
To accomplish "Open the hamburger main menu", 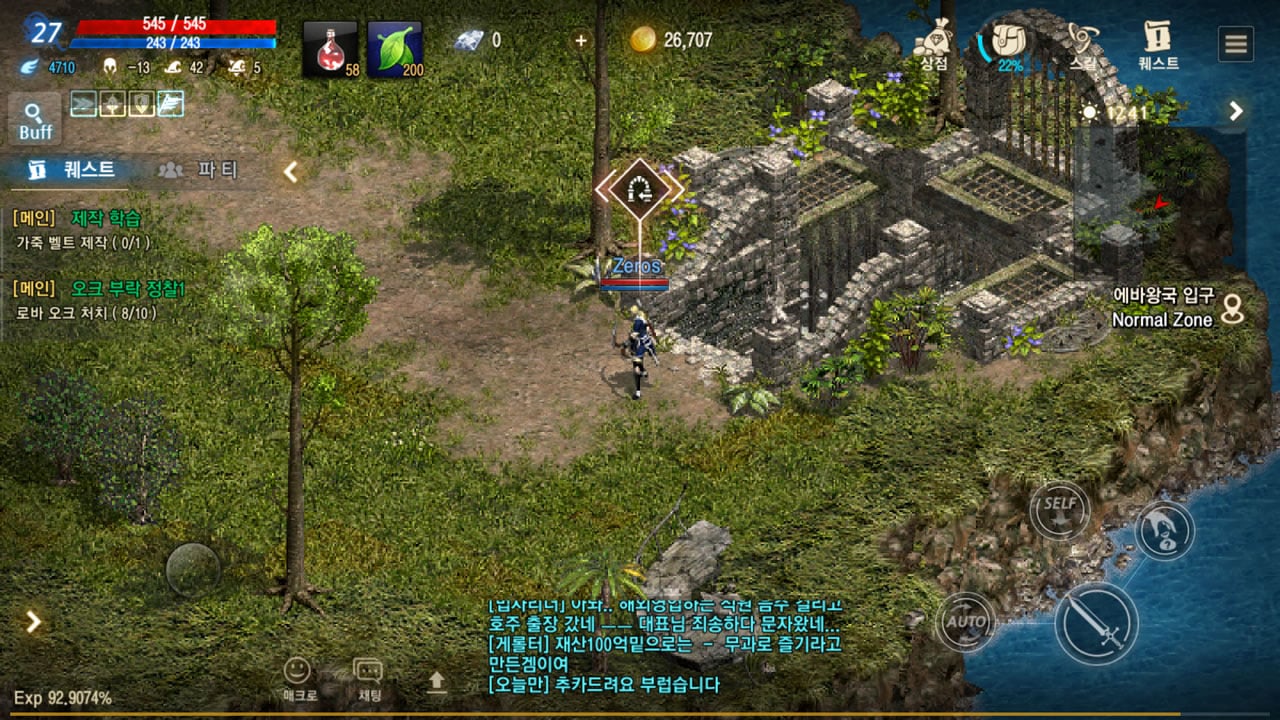I will [x=1236, y=44].
